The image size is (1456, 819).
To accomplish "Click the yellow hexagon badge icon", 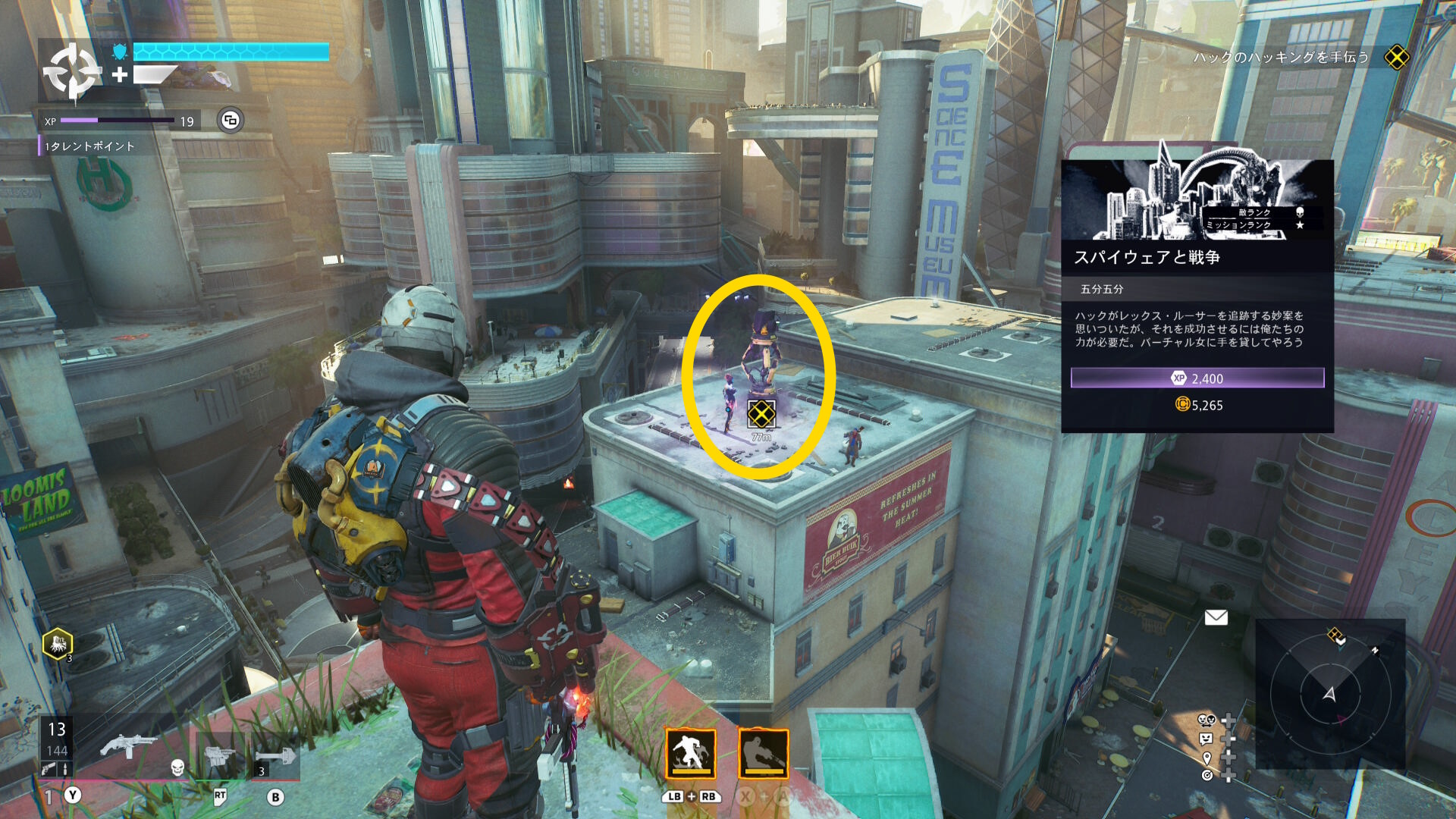I will 58,644.
